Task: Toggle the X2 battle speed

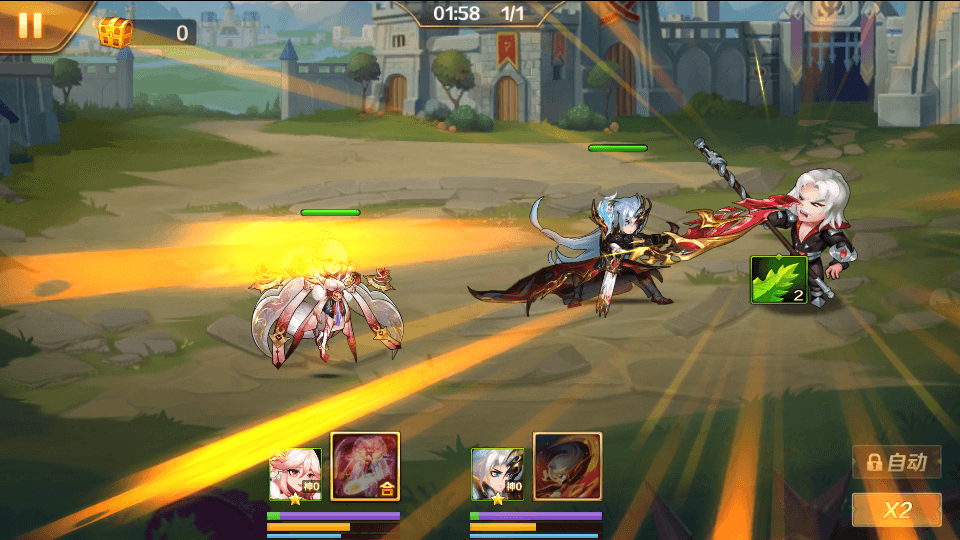Action: (x=896, y=510)
